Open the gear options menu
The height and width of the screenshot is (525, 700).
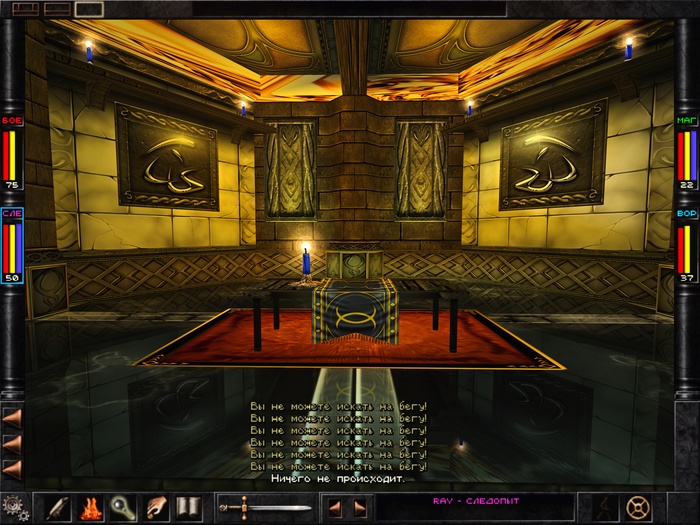click(14, 507)
